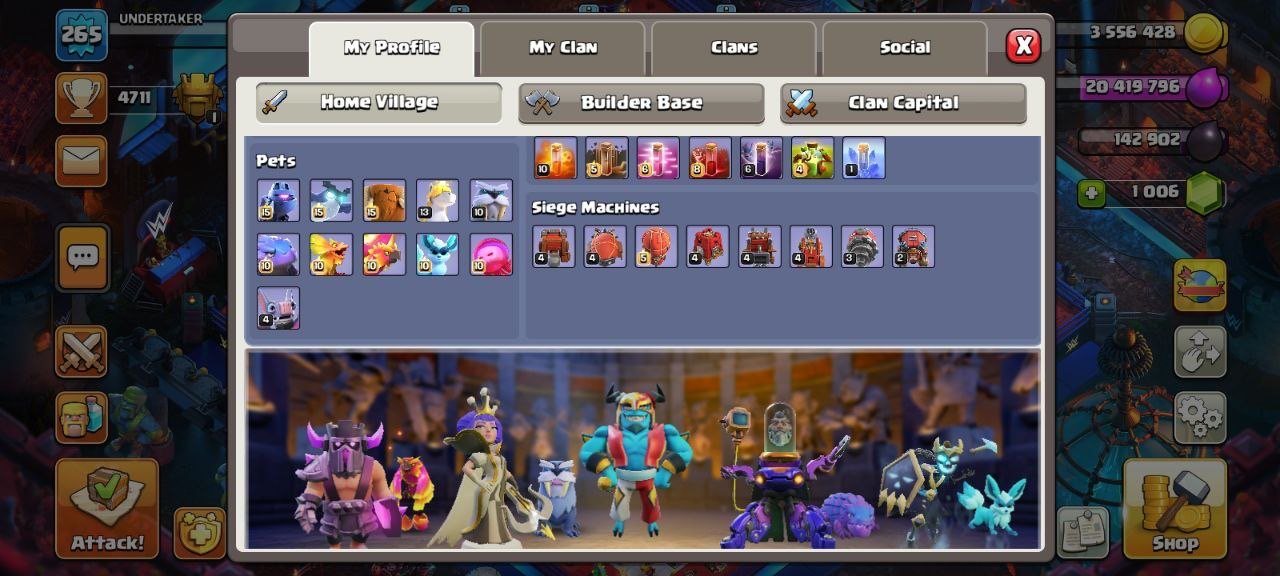The width and height of the screenshot is (1280, 576).
Task: Open the crossed swords war button
Action: tap(81, 351)
